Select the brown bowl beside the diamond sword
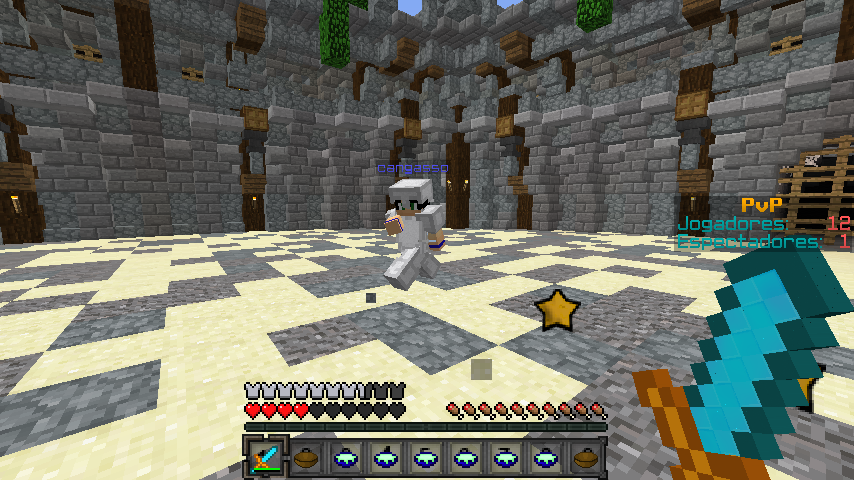The image size is (854, 480). [306, 458]
